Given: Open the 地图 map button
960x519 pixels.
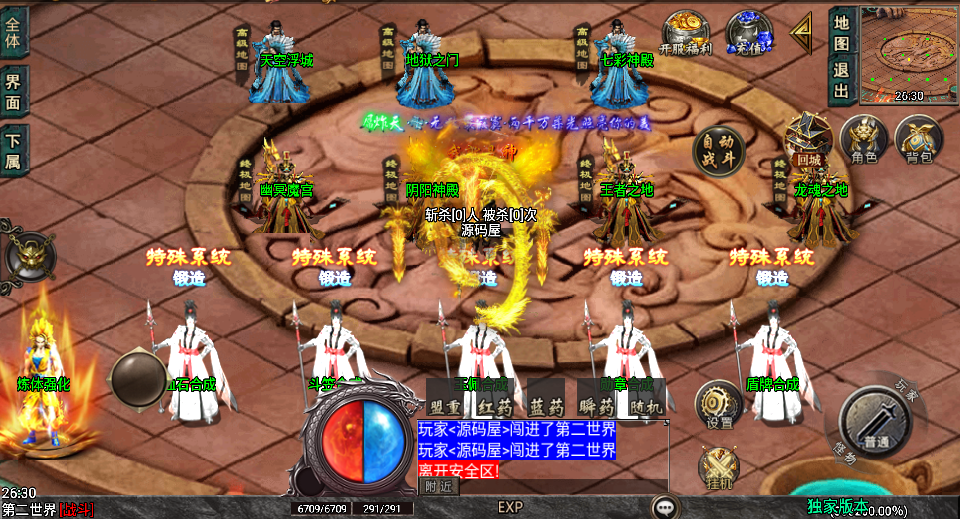Looking at the screenshot, I should click(x=841, y=32).
